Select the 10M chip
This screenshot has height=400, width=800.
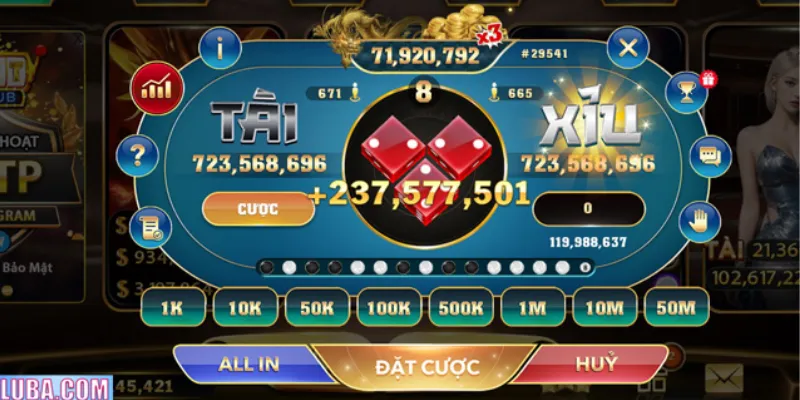point(604,308)
